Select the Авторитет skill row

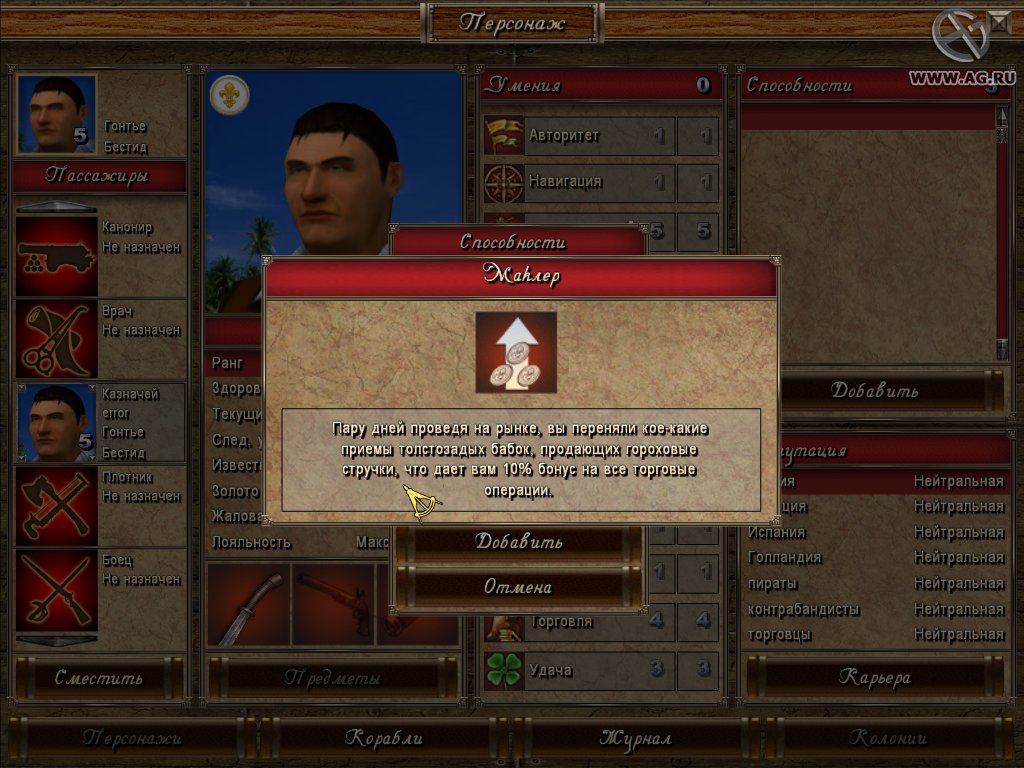coord(574,135)
